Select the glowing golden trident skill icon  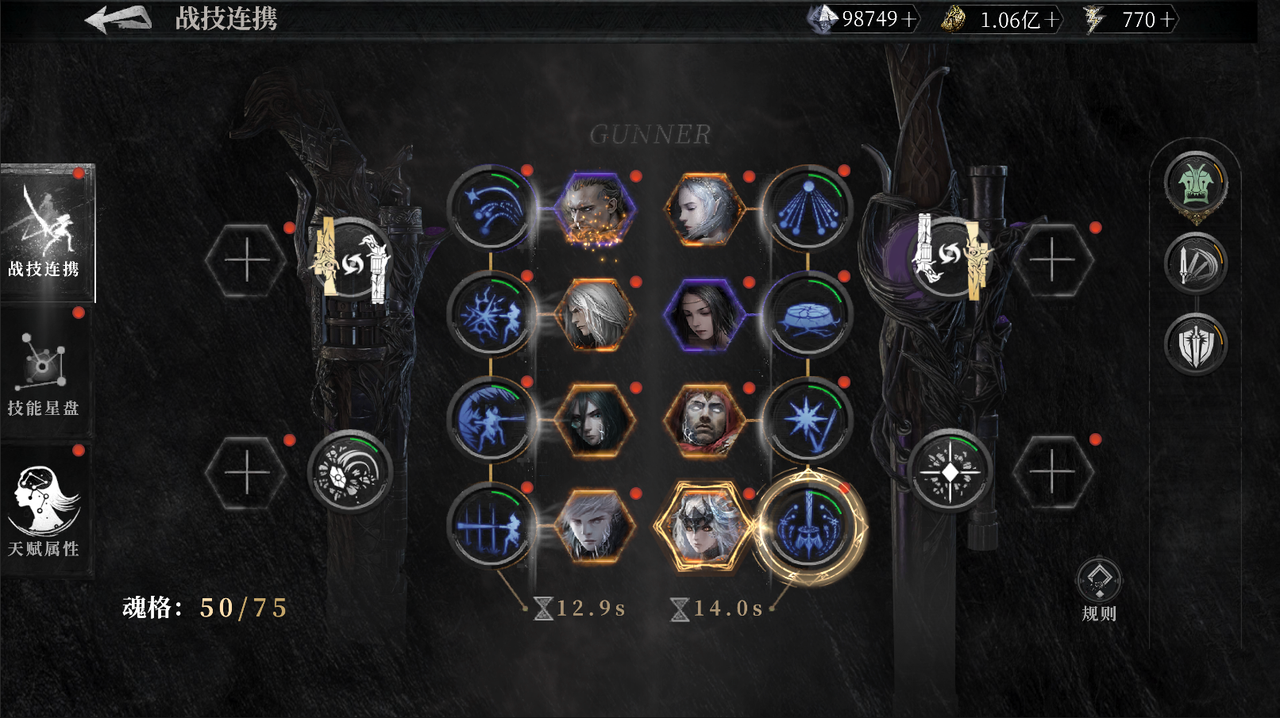coord(809,524)
